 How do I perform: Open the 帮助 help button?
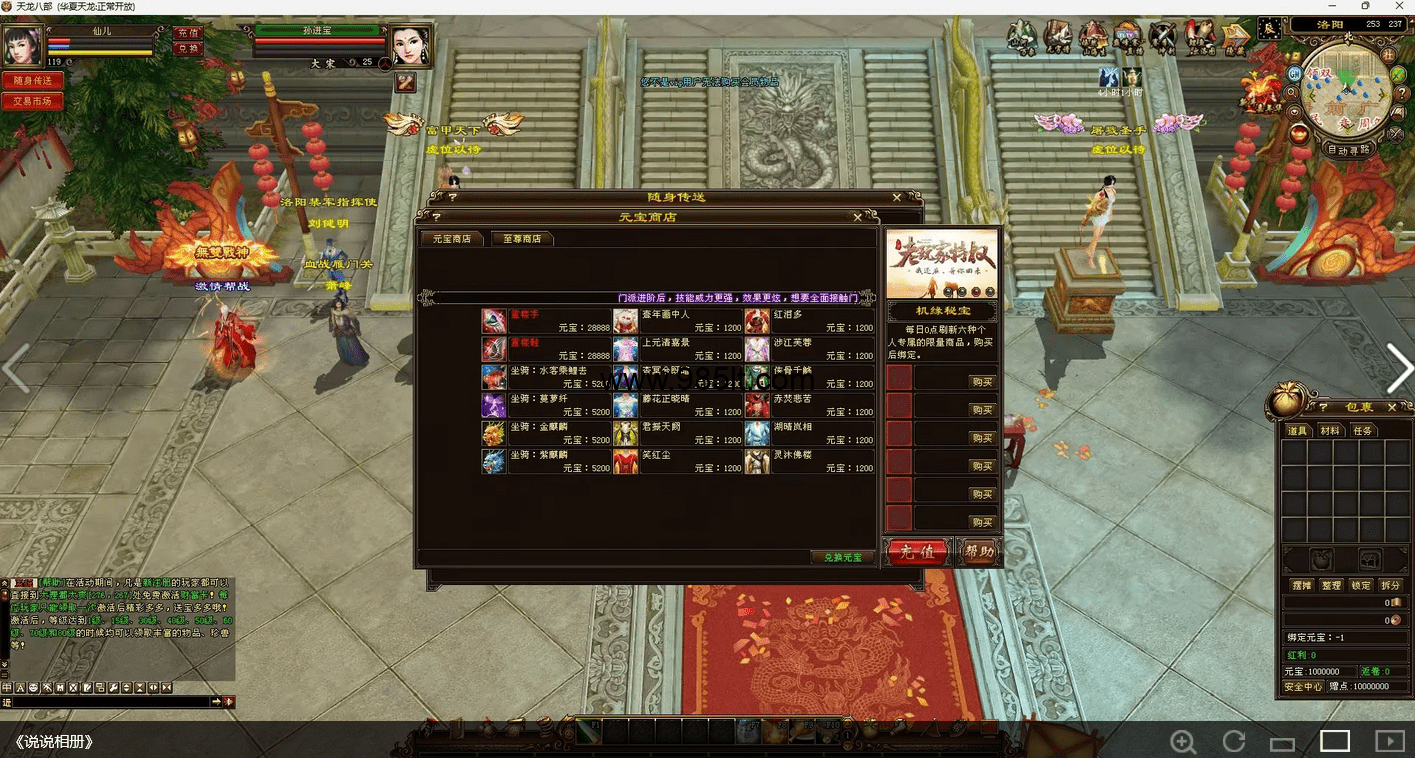[978, 552]
